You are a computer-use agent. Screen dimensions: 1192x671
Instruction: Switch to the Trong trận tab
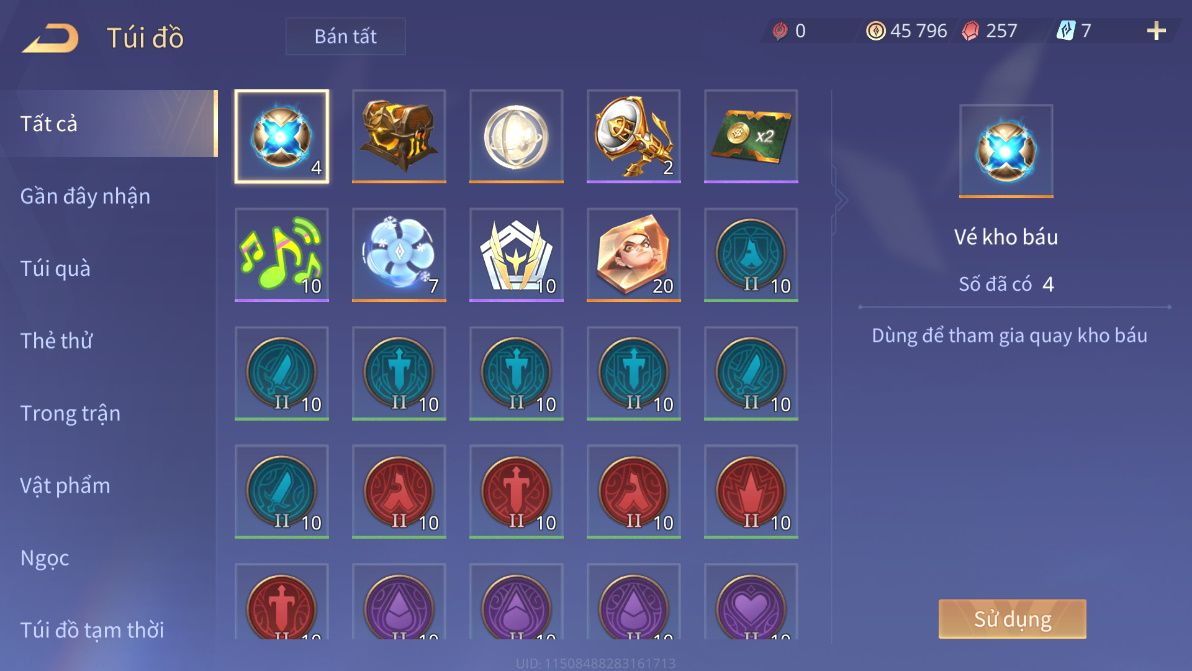pyautogui.click(x=70, y=413)
